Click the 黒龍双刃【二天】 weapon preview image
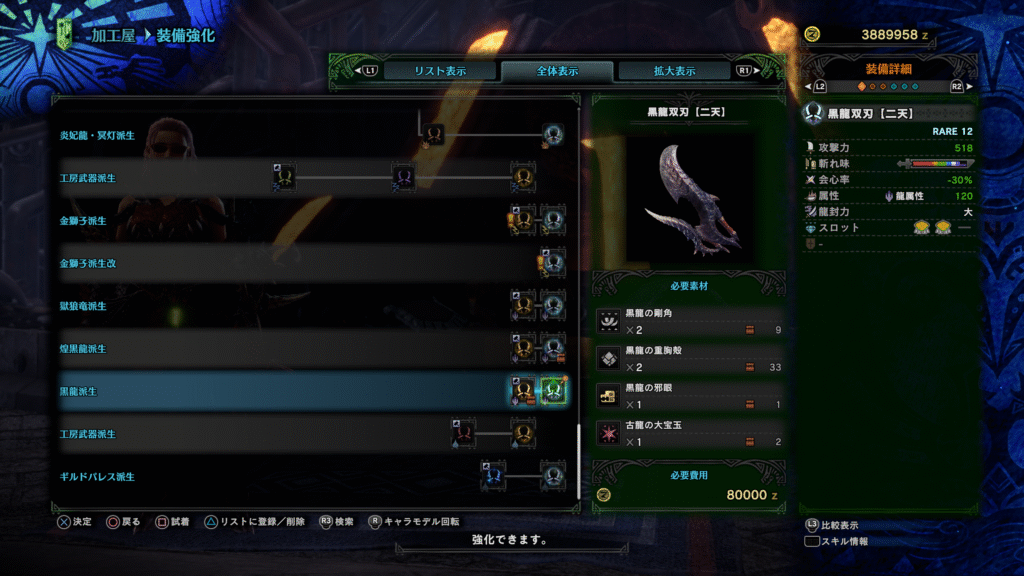The height and width of the screenshot is (576, 1024). [x=691, y=199]
